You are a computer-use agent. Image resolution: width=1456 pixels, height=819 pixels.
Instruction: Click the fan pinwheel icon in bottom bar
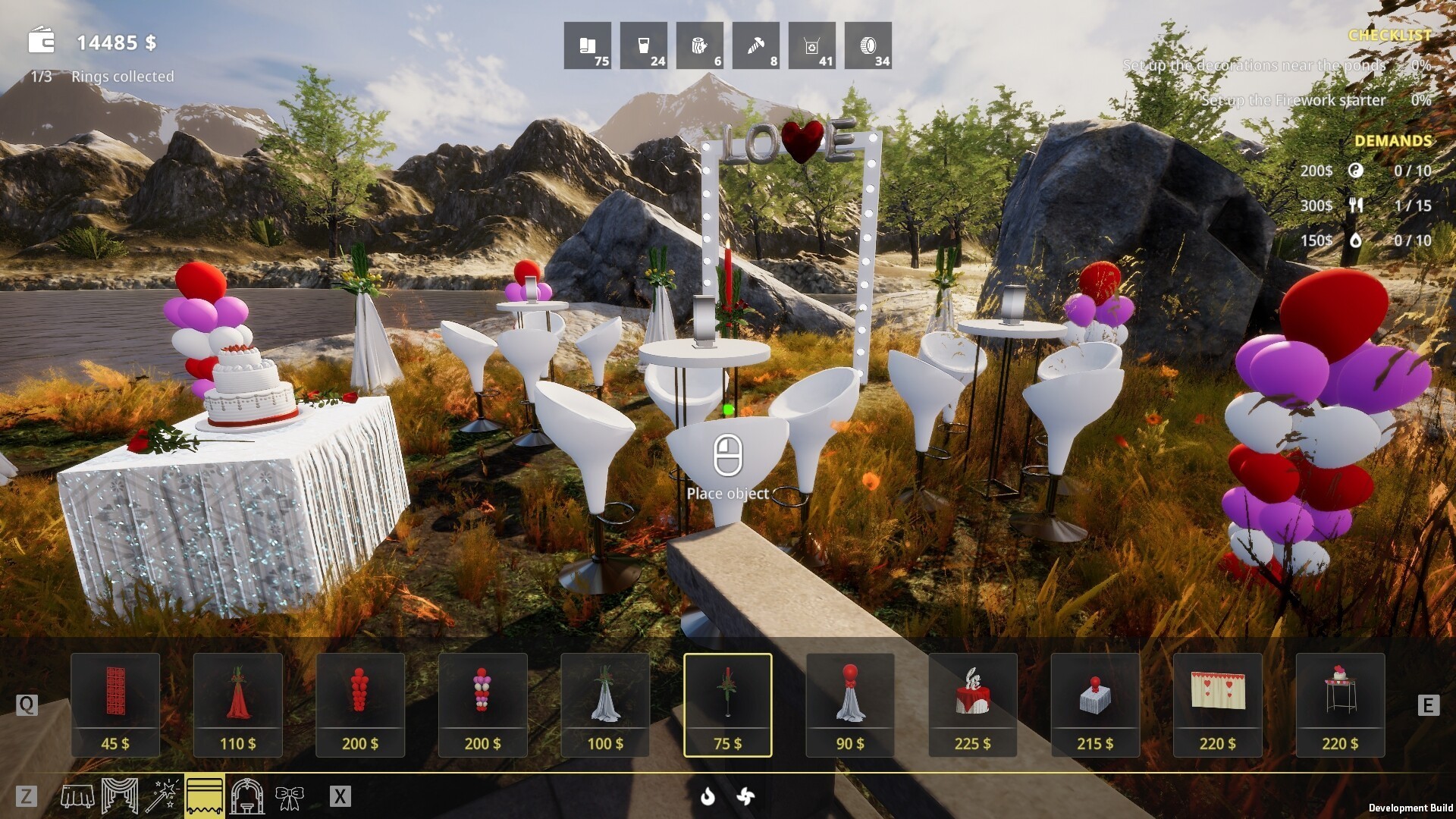[746, 796]
